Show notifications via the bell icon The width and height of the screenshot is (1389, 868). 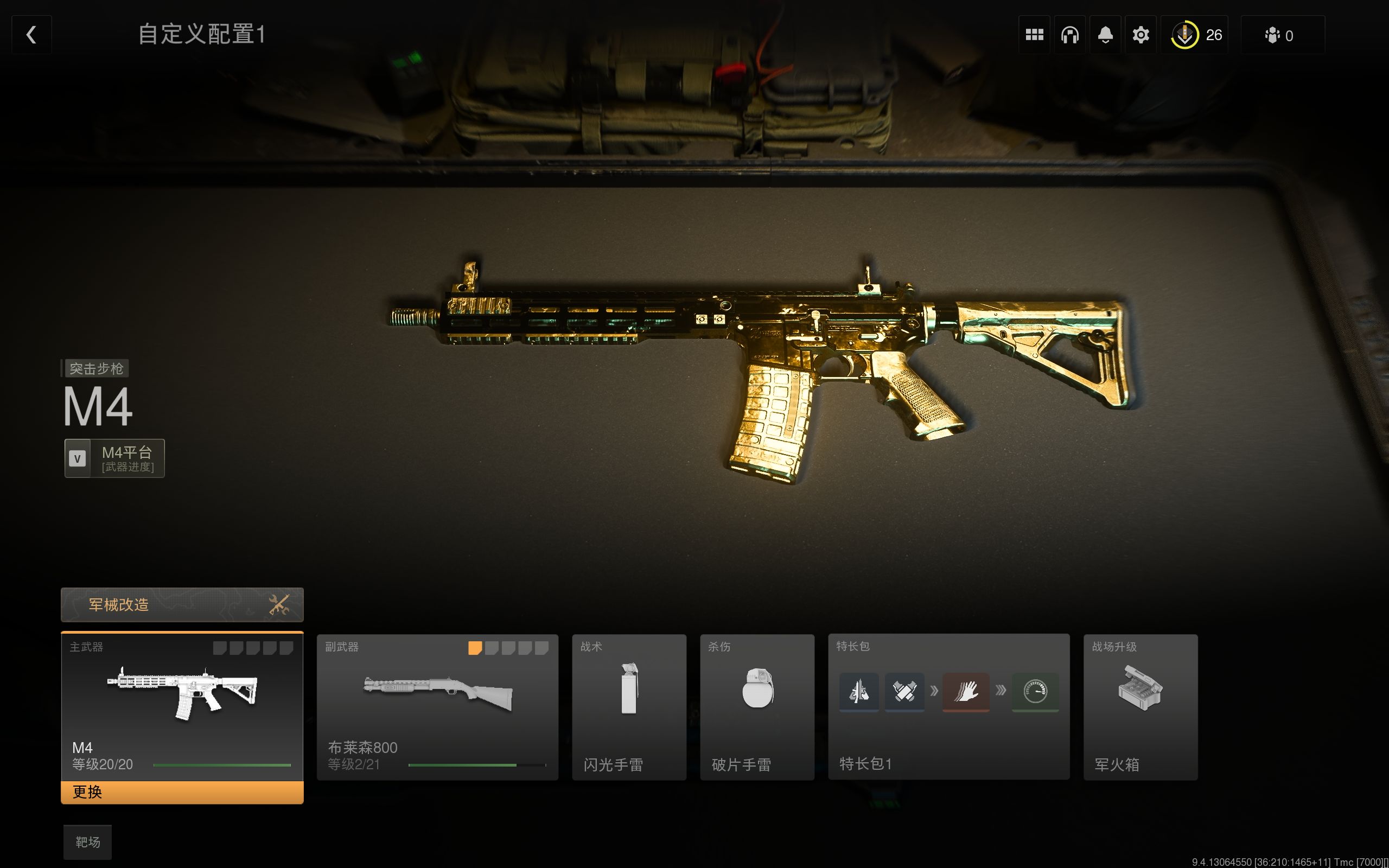(1105, 35)
